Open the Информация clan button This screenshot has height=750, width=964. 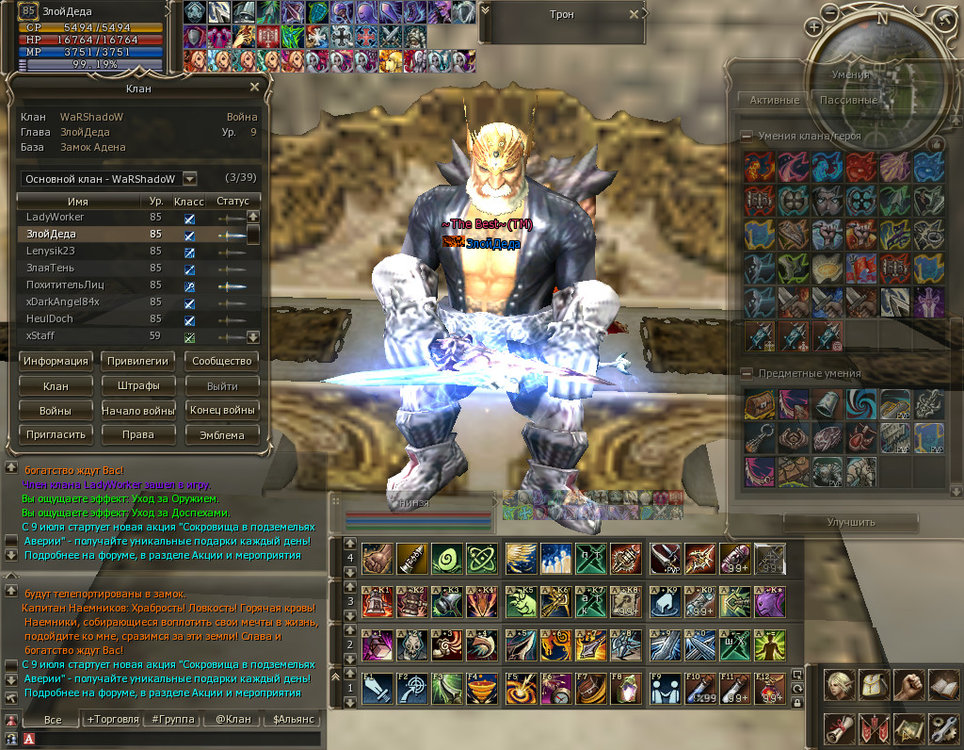coord(56,361)
